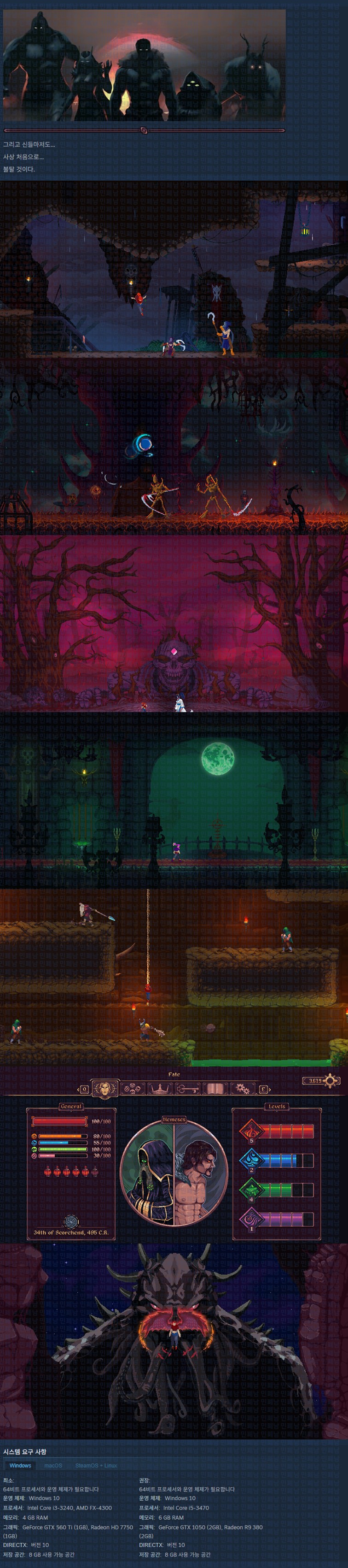Image resolution: width=348 pixels, height=1568 pixels.
Task: Select the blue level icon
Action: [x=250, y=1160]
